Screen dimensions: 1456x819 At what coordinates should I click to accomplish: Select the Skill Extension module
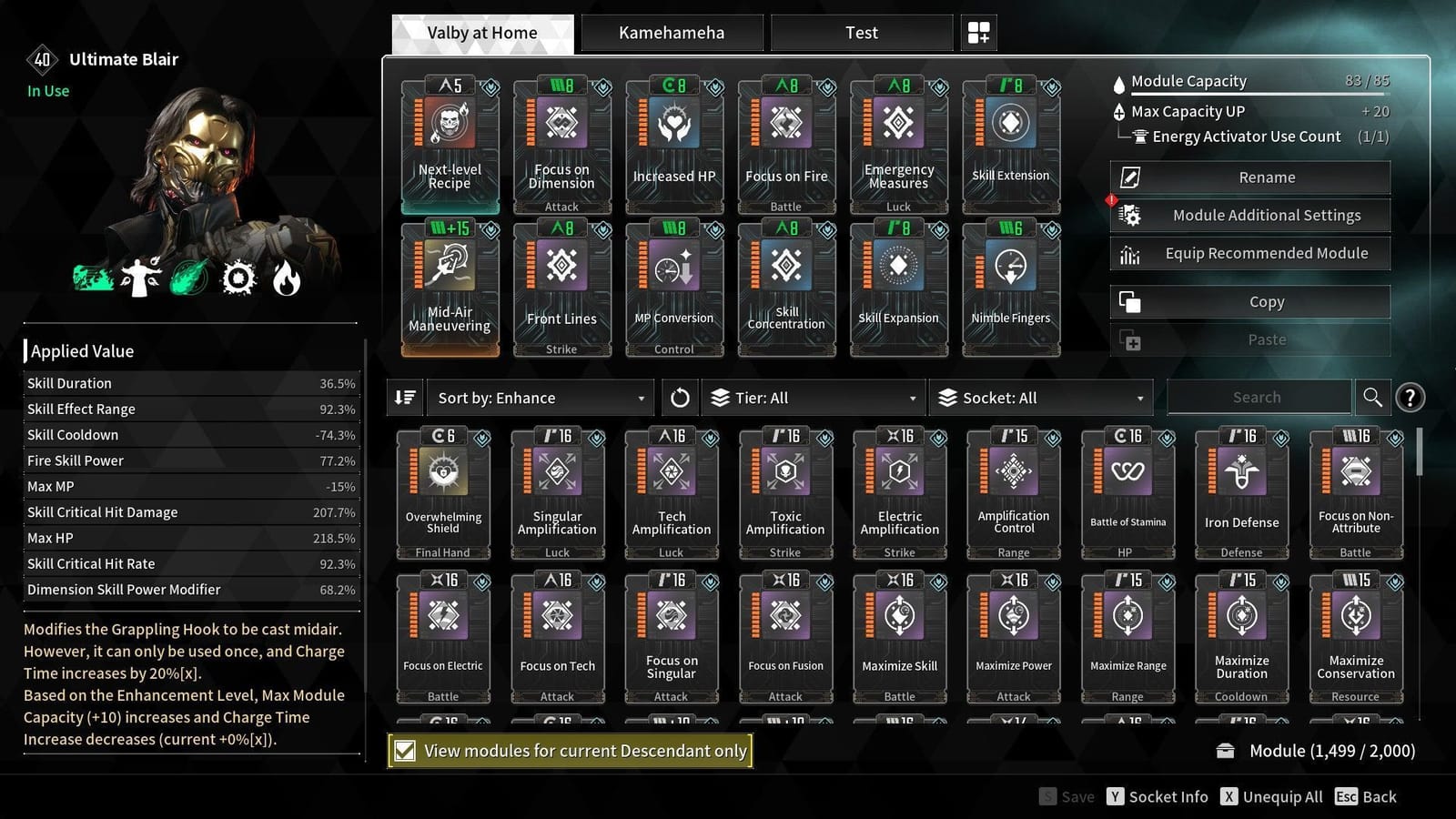(1011, 146)
